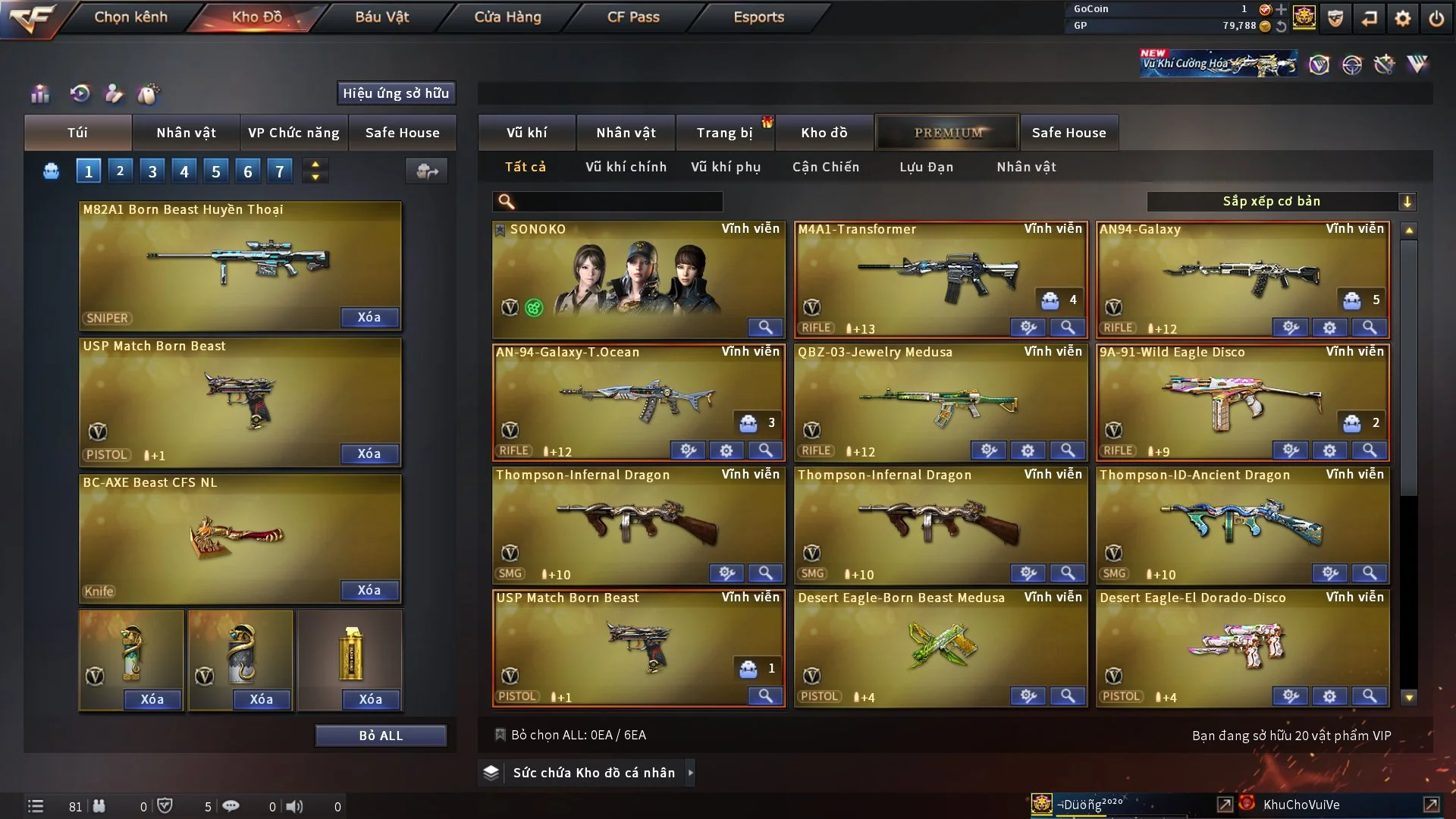
Task: Select the character customization icon in left toolbar
Action: coord(115,93)
